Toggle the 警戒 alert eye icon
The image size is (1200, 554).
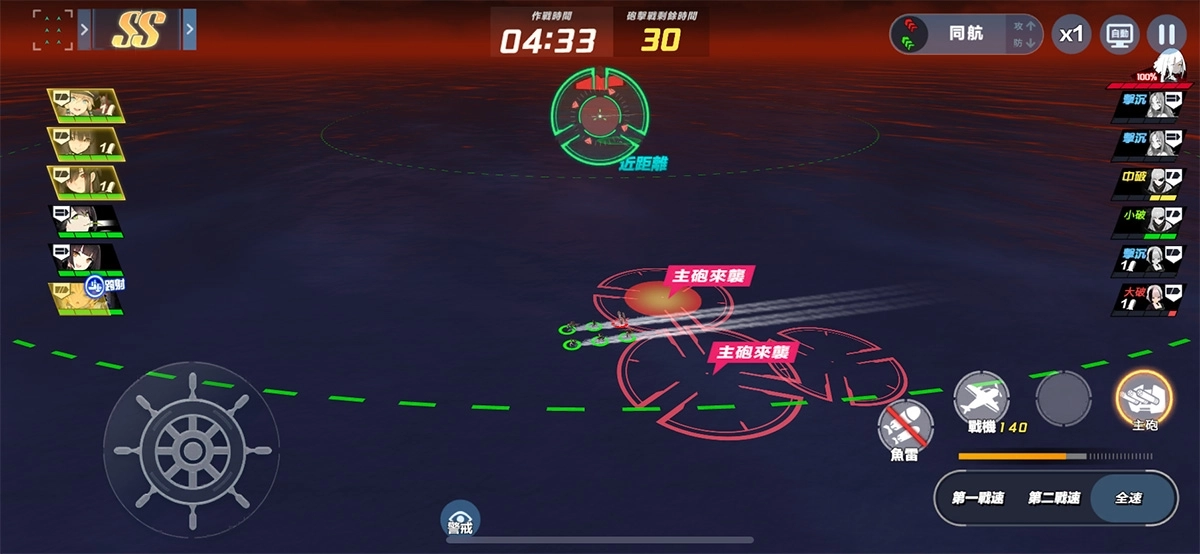point(461,518)
